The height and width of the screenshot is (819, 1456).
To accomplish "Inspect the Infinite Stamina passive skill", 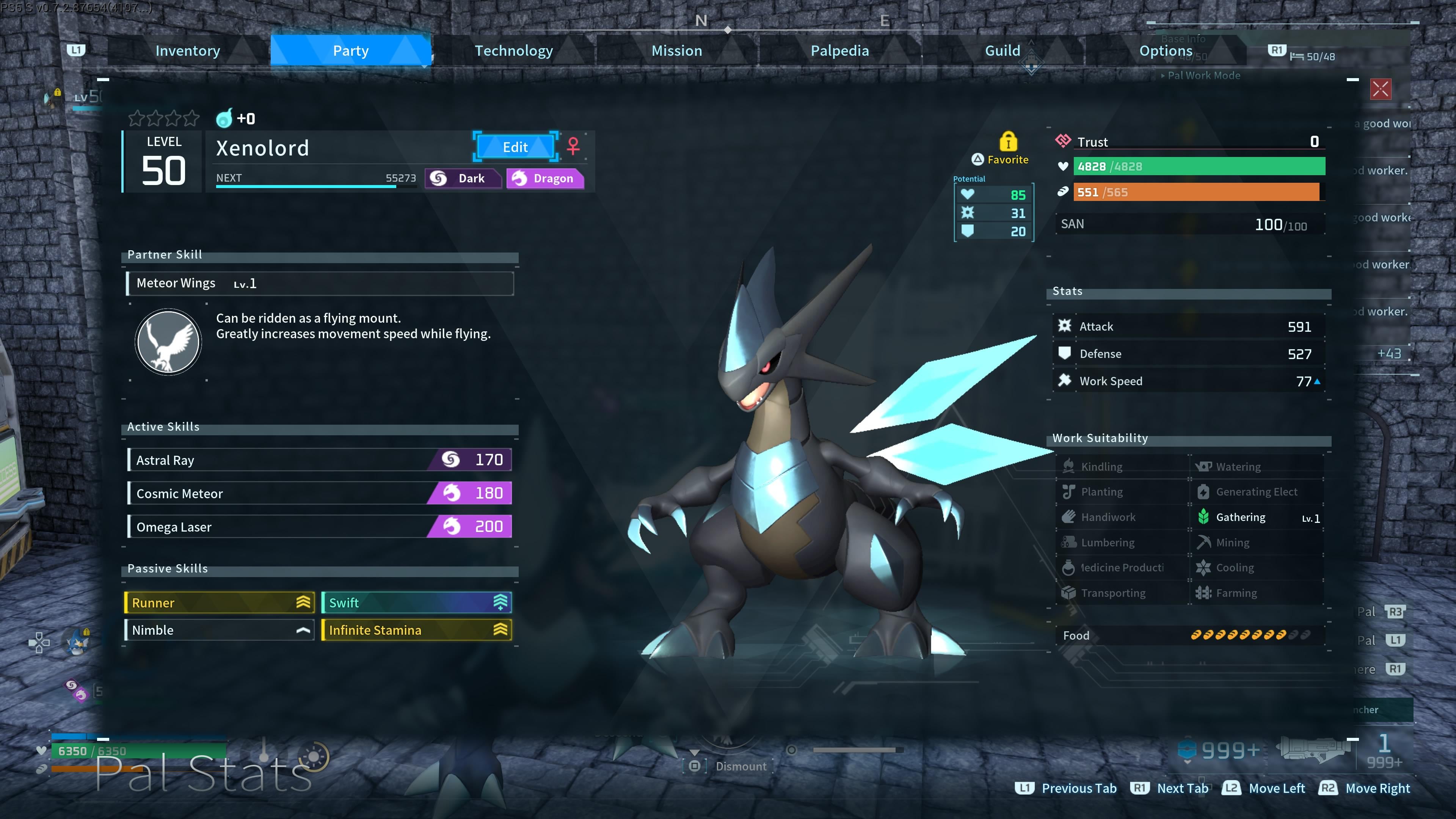I will click(x=417, y=630).
